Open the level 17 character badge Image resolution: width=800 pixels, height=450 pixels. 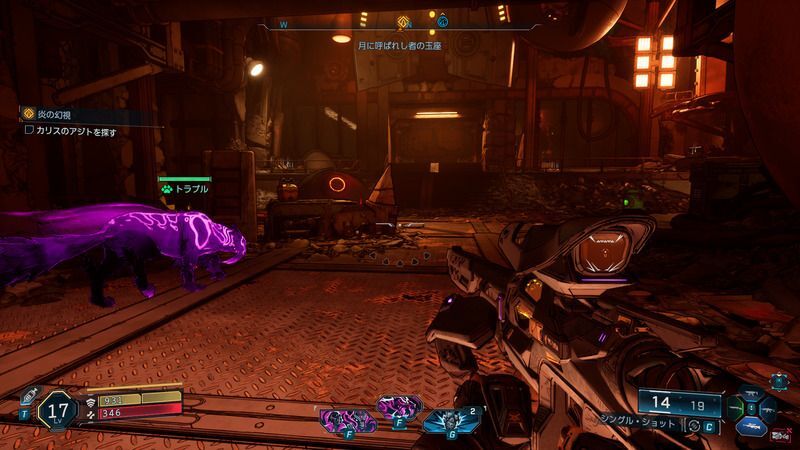point(56,409)
